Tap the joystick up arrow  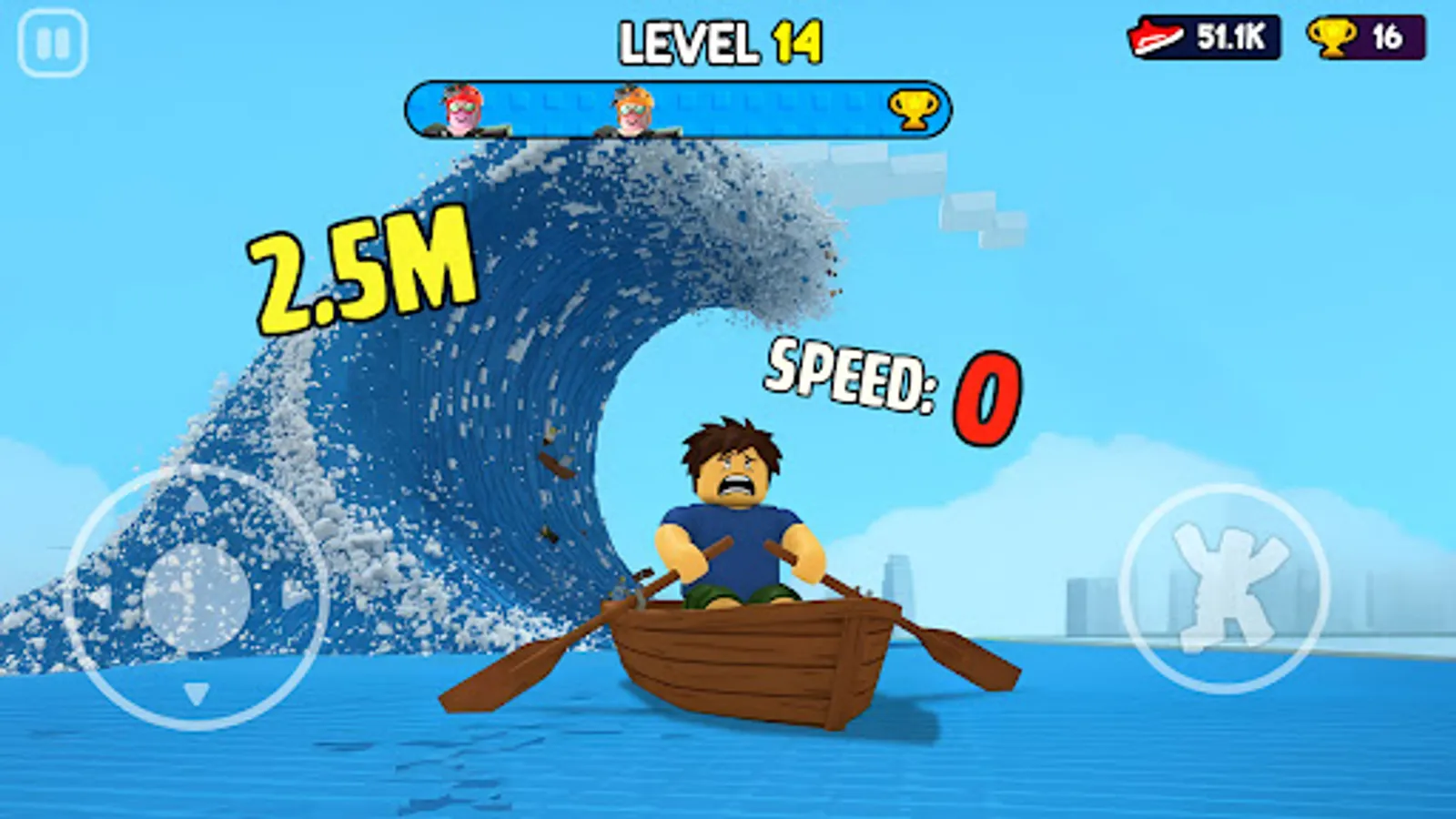click(194, 500)
